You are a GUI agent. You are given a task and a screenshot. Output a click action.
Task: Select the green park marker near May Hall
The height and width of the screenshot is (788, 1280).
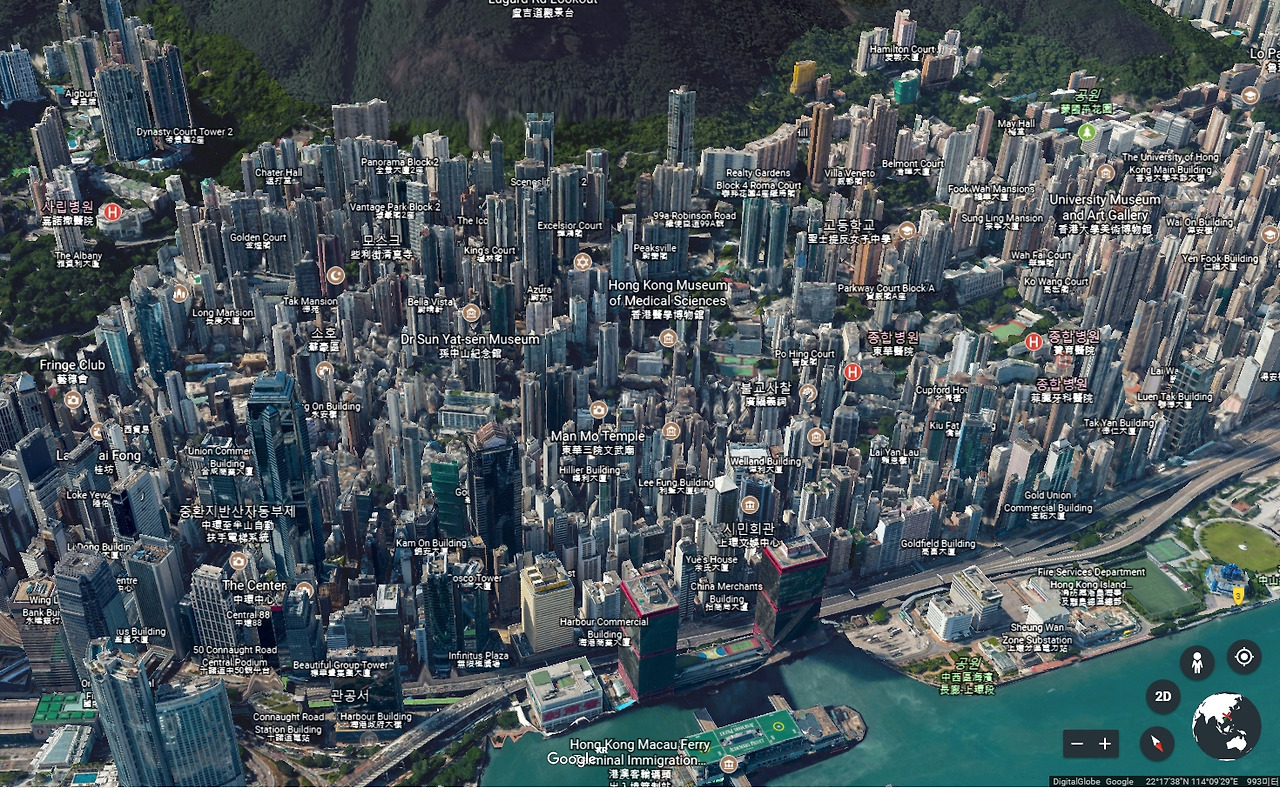[1086, 132]
